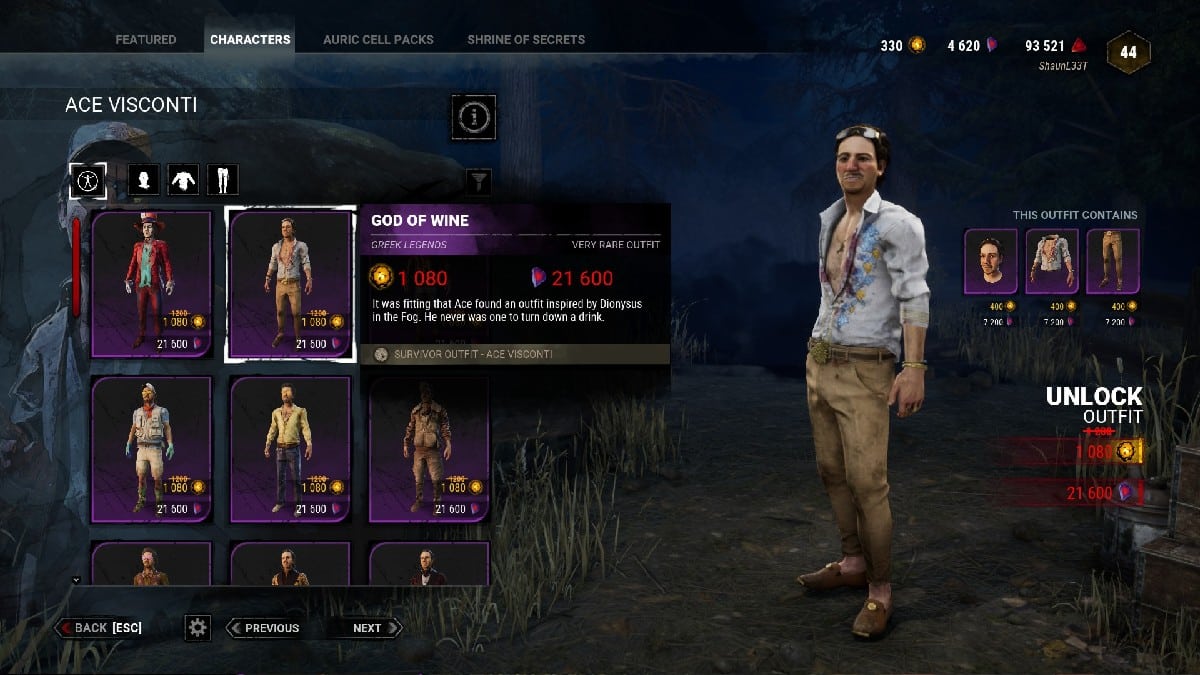Filter by head cosmetics

pos(145,180)
